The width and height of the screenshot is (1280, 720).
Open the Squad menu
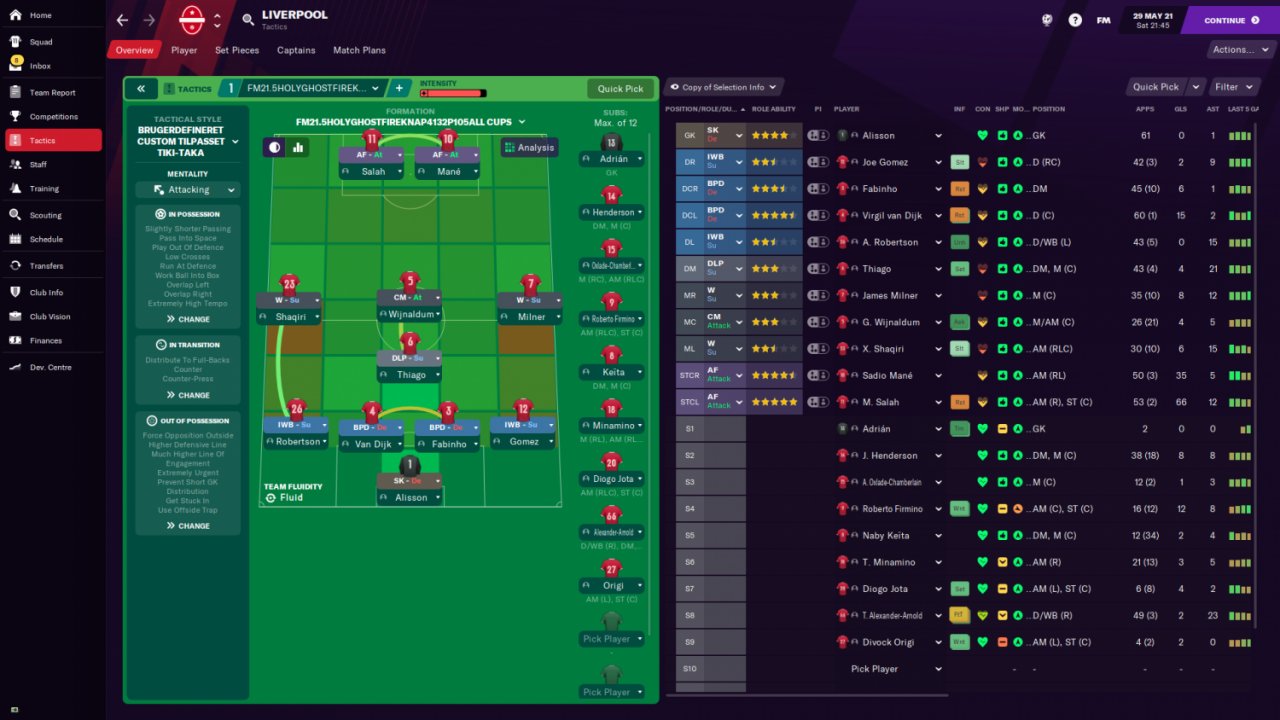tap(41, 42)
